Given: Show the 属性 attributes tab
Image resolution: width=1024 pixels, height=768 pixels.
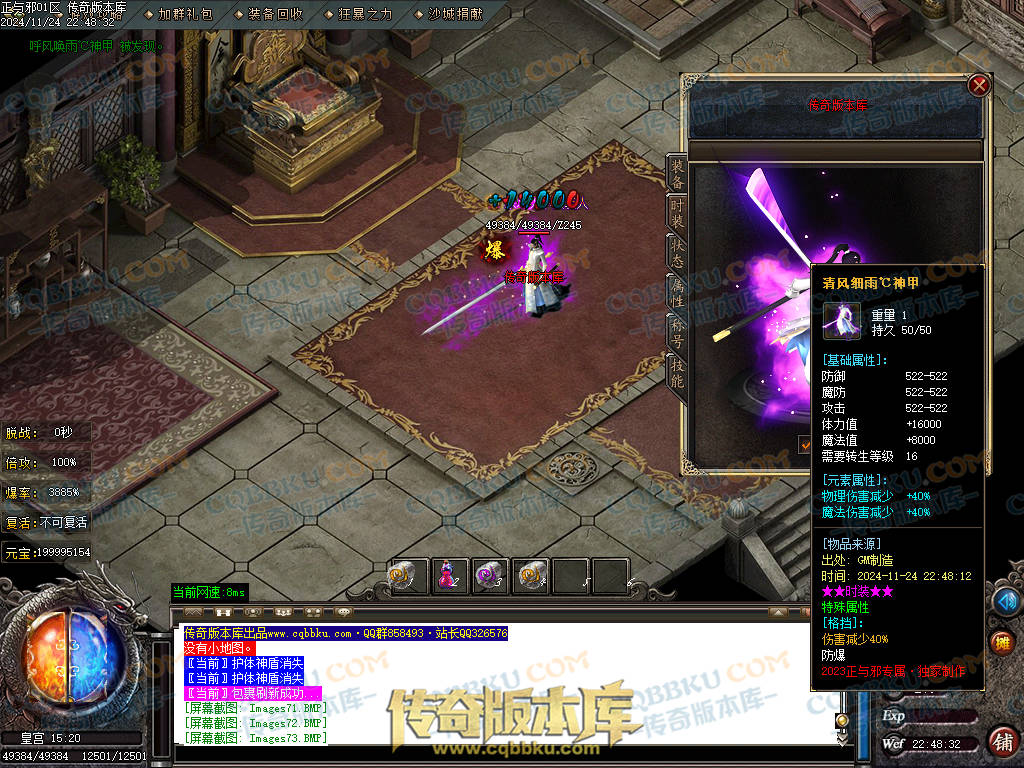Looking at the screenshot, I should (677, 291).
